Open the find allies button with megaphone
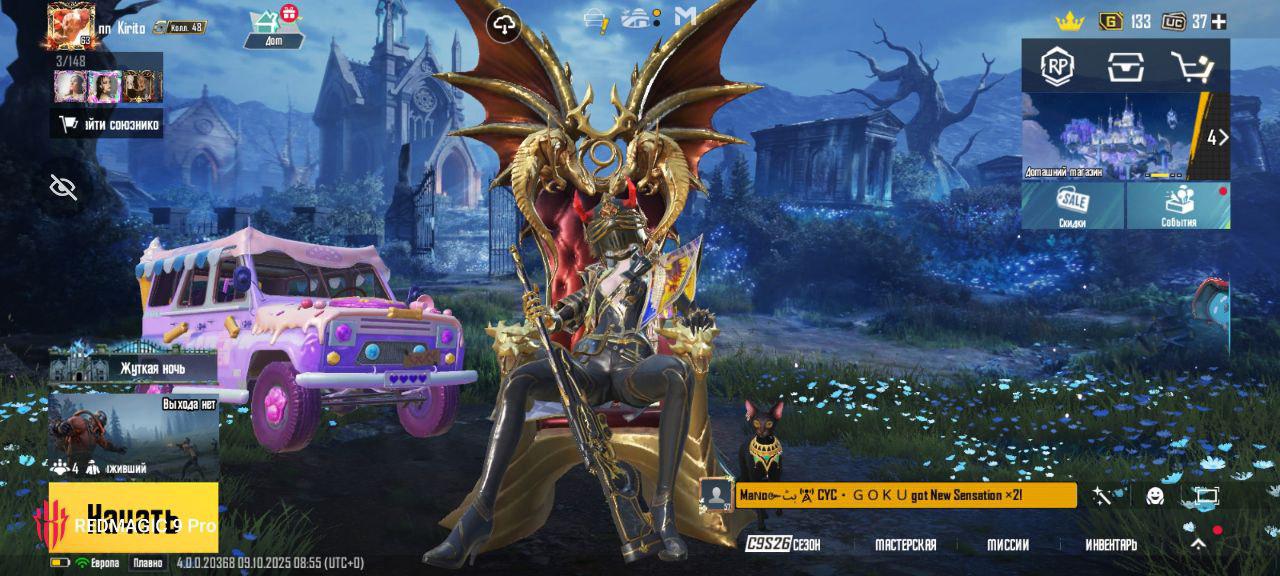1280x576 pixels. [x=107, y=124]
